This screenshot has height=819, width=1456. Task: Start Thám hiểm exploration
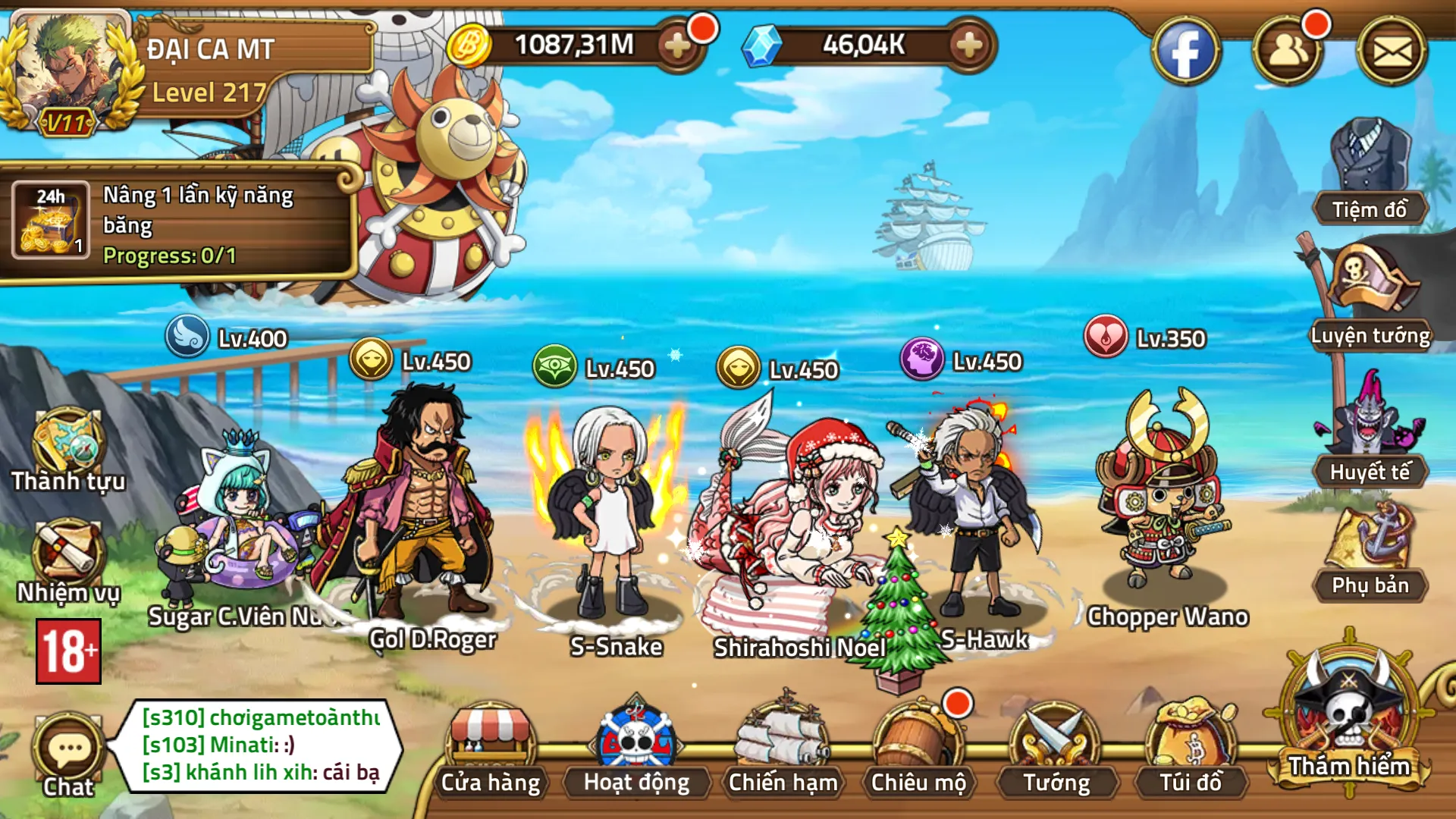1348,717
